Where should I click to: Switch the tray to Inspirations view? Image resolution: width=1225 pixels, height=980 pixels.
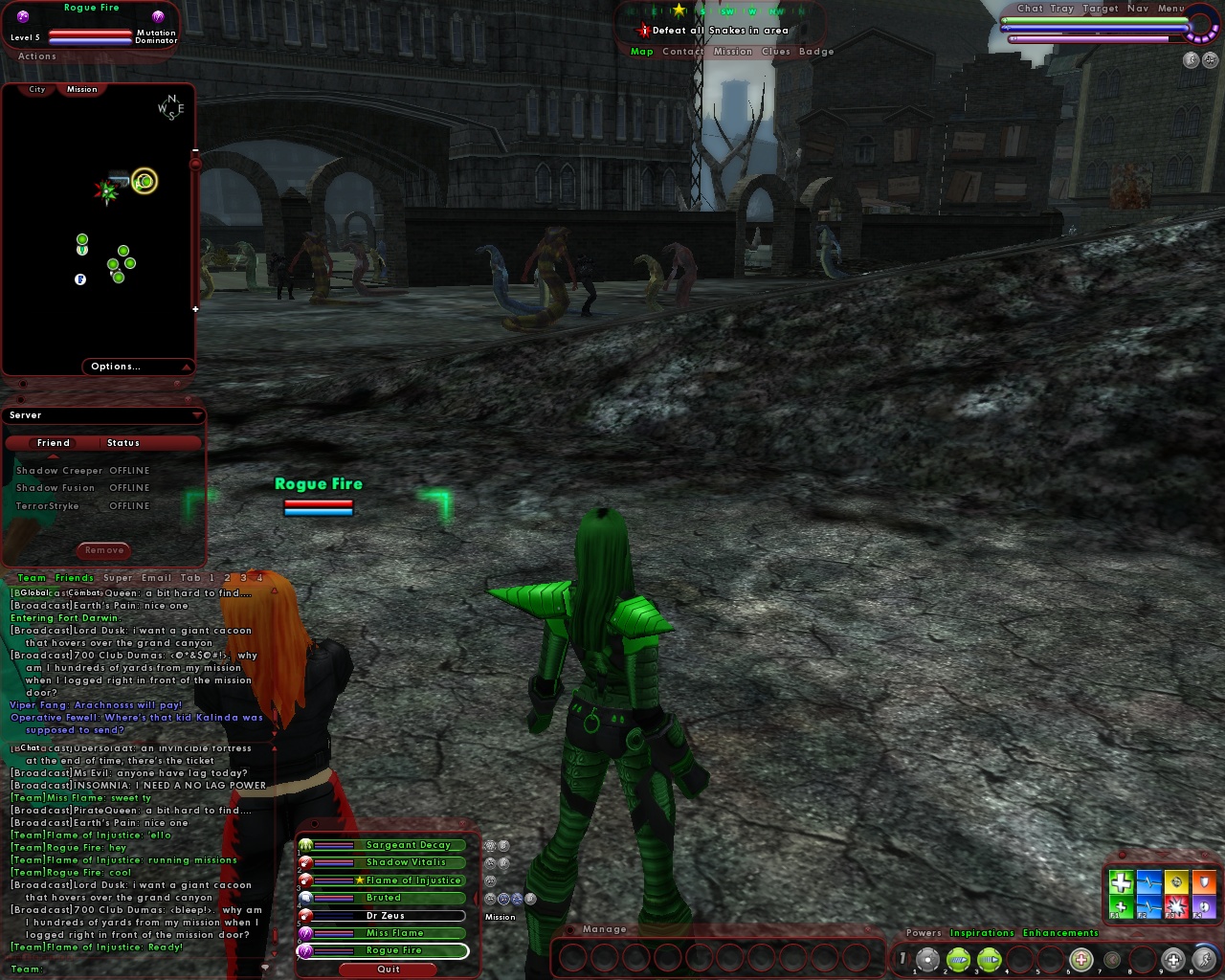[x=983, y=933]
